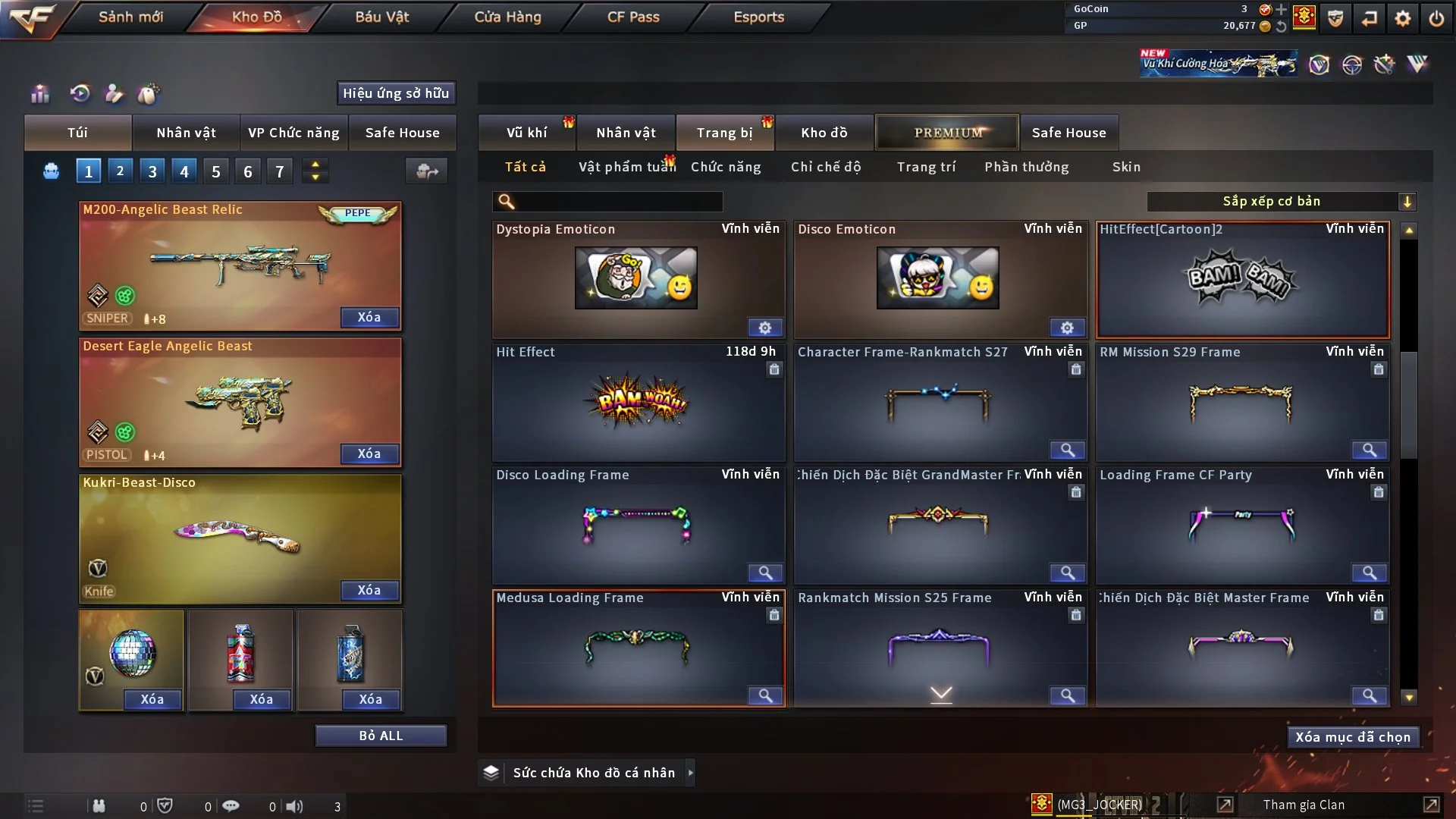Open the Sắp xếp cơ bản sort dropdown

click(x=1281, y=202)
